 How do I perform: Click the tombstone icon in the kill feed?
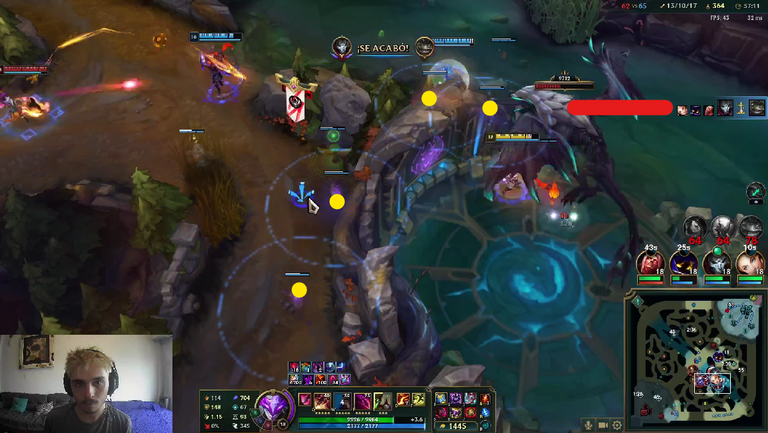(740, 108)
